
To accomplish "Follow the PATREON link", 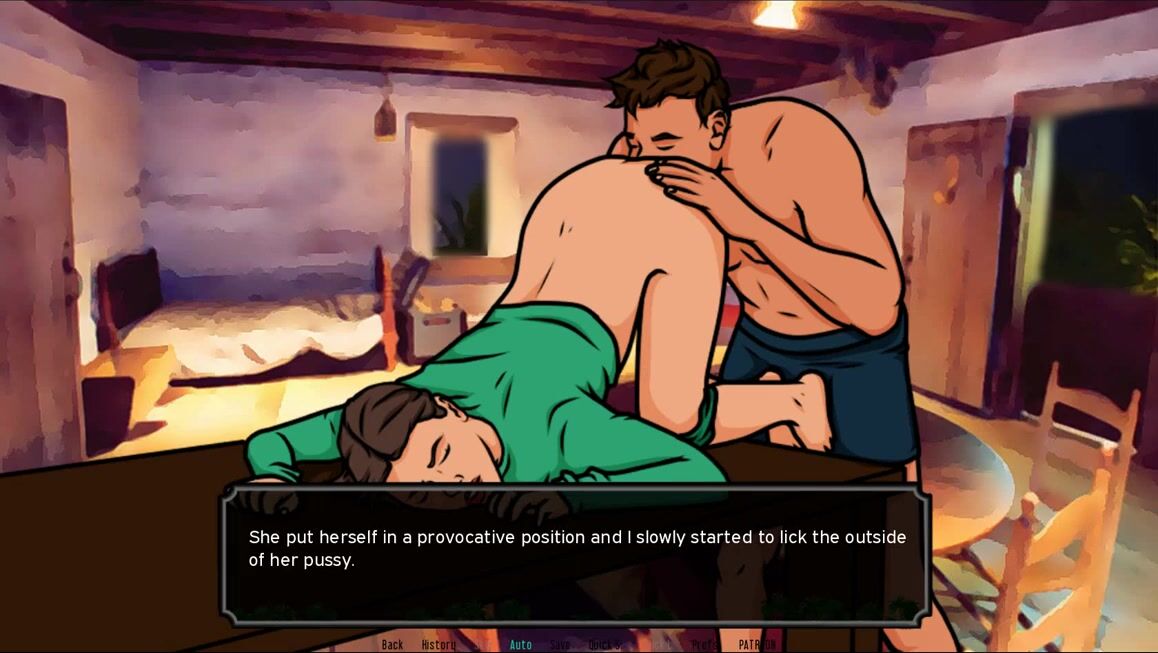I will (x=757, y=645).
